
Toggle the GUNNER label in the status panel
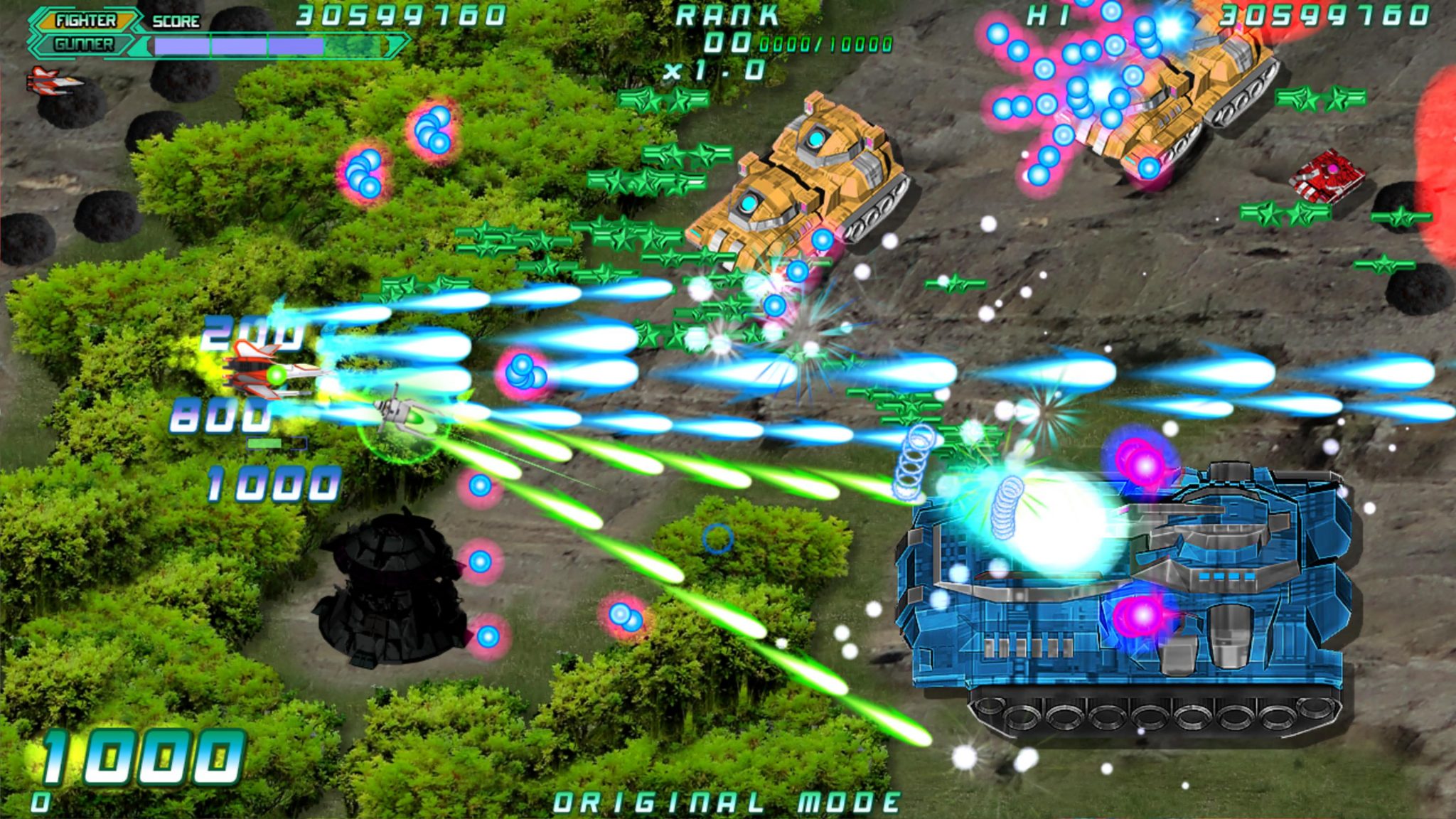[x=82, y=44]
